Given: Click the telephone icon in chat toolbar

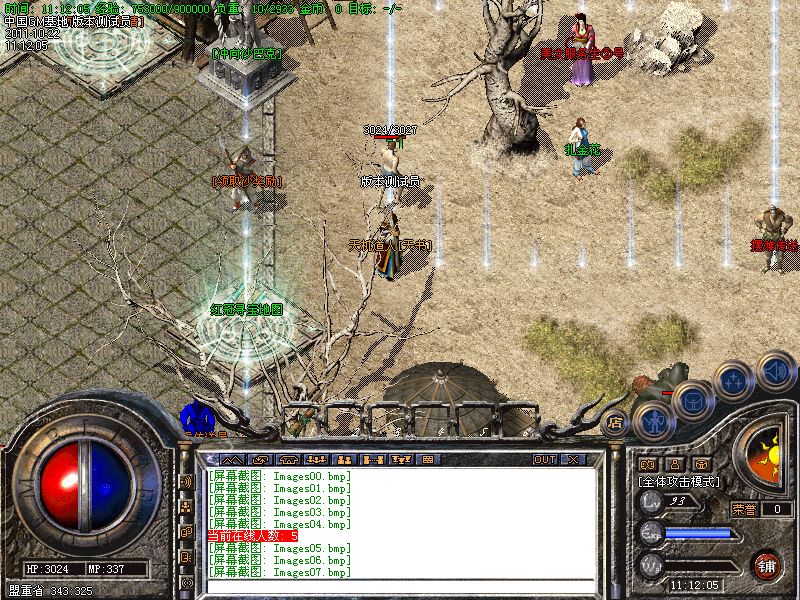Looking at the screenshot, I should coord(289,459).
